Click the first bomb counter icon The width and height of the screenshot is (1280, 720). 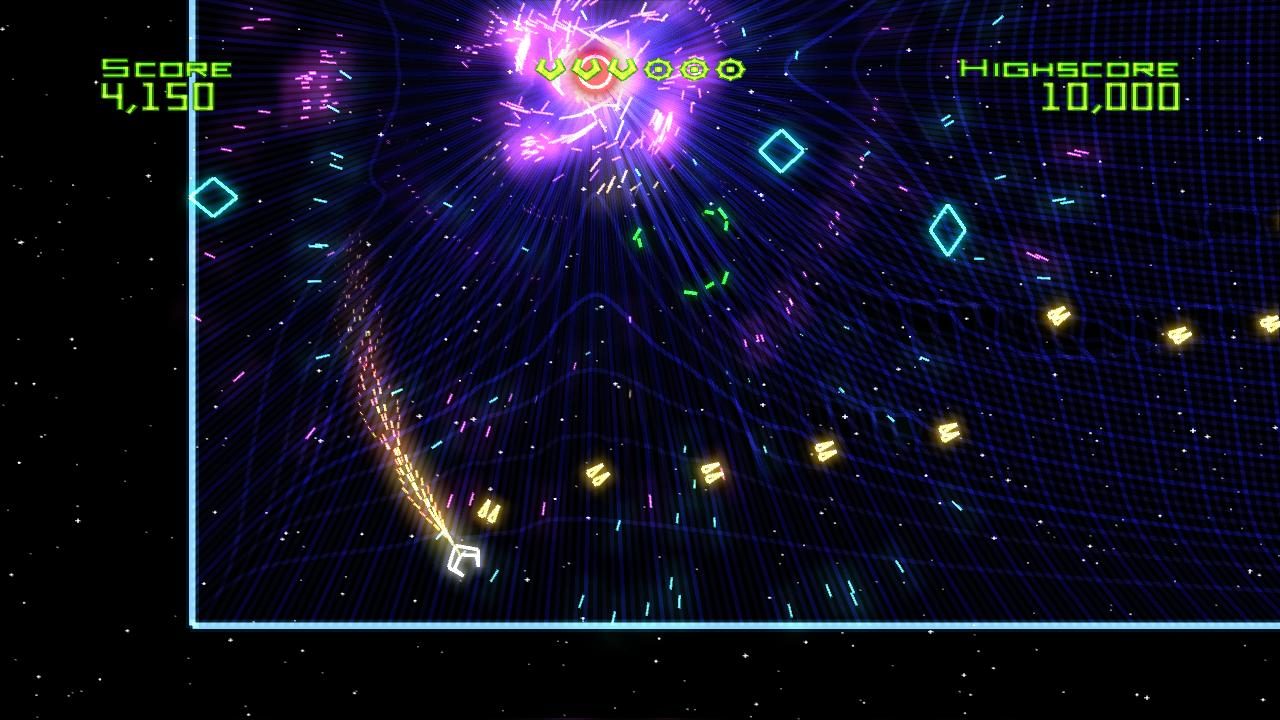[658, 69]
